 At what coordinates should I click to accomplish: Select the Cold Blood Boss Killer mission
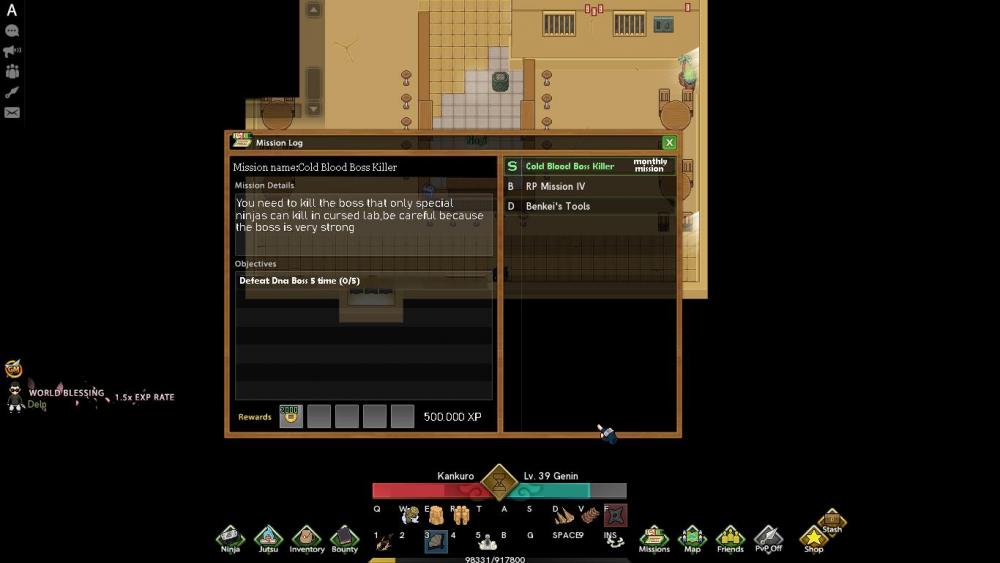click(x=570, y=166)
